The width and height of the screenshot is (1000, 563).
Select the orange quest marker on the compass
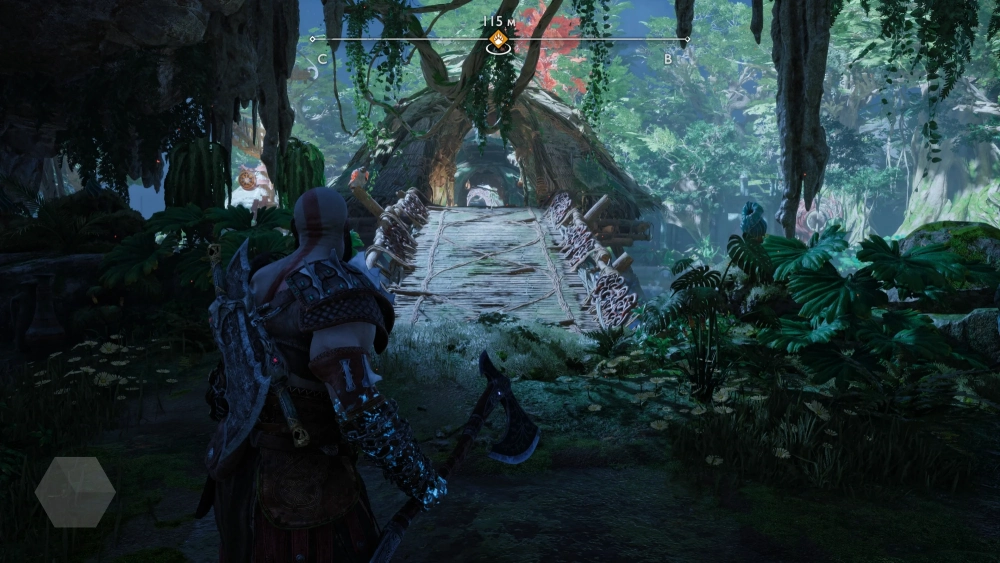pyautogui.click(x=497, y=40)
